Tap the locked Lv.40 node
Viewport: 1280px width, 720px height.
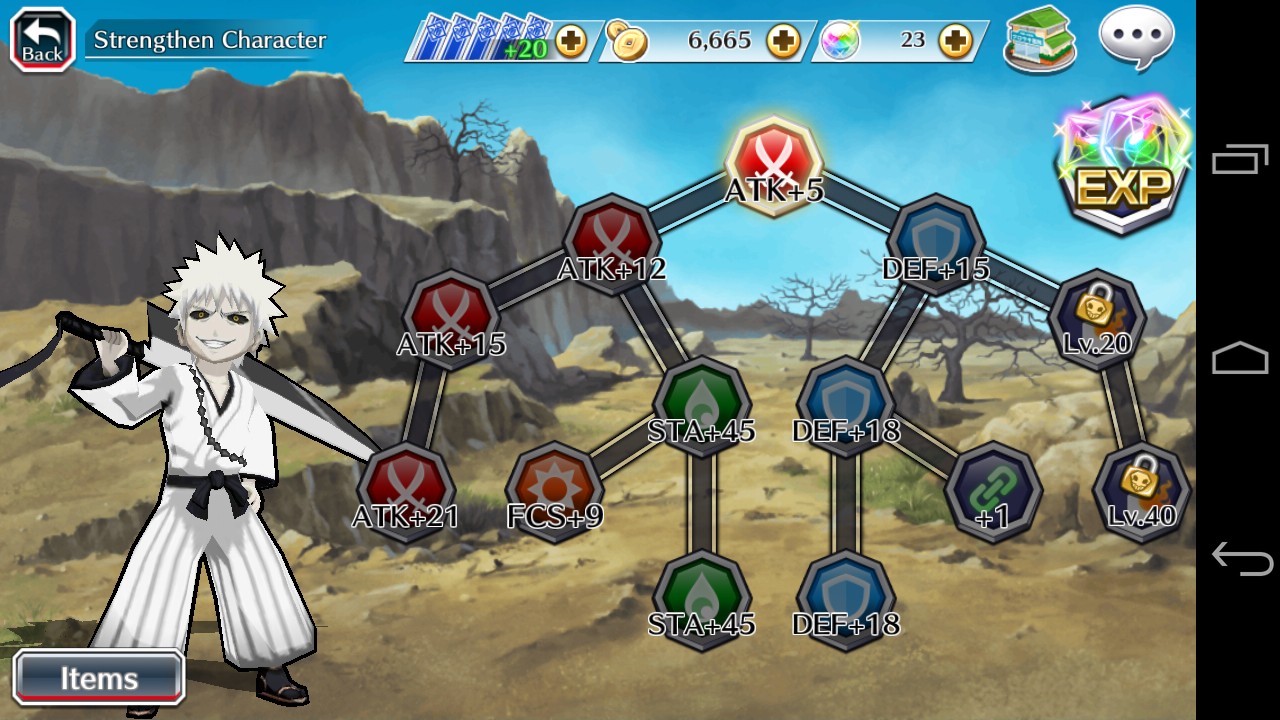1141,490
